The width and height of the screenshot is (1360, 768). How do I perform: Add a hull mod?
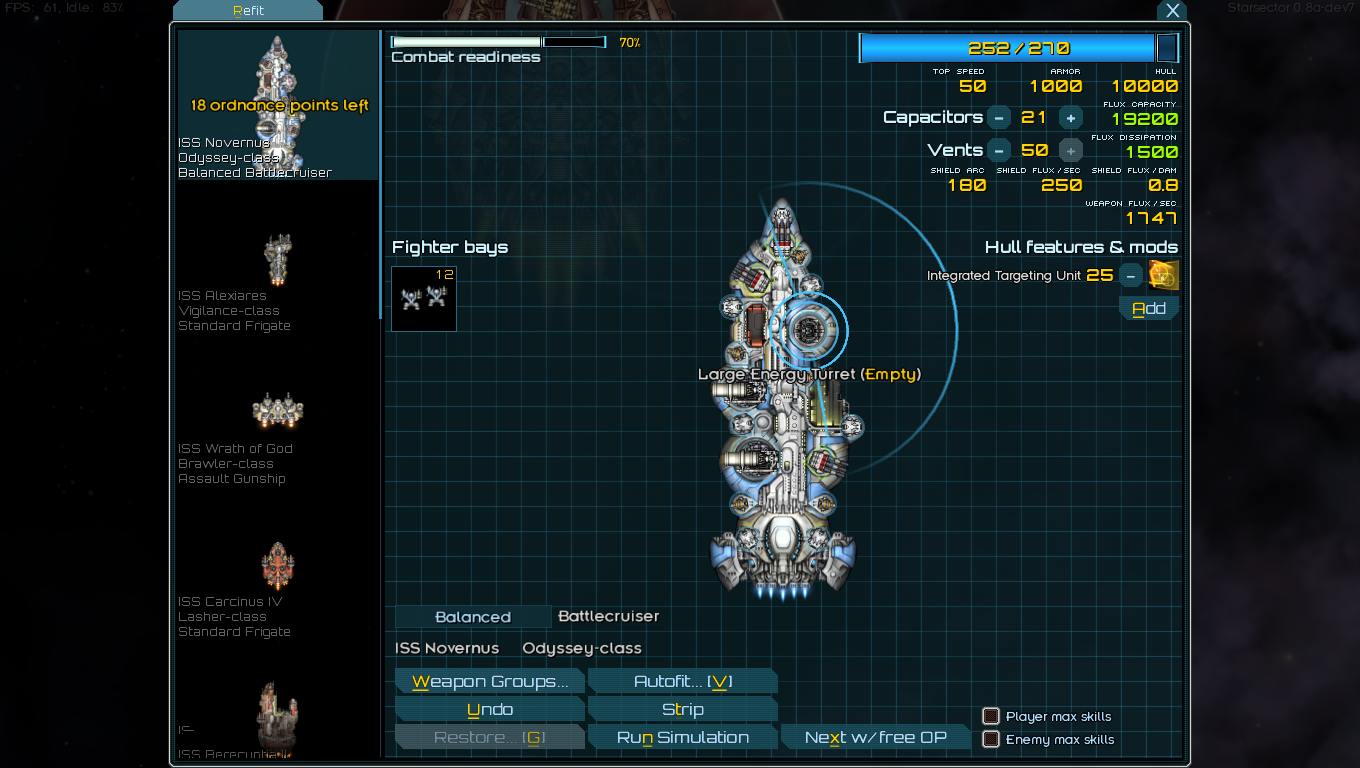click(x=1148, y=309)
